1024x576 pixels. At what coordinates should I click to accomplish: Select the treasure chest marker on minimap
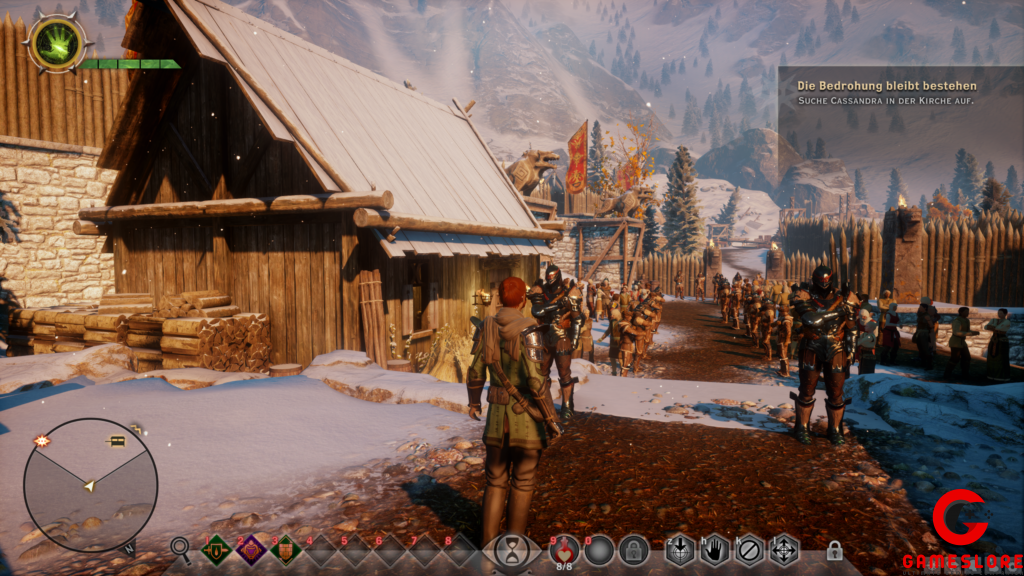[115, 441]
